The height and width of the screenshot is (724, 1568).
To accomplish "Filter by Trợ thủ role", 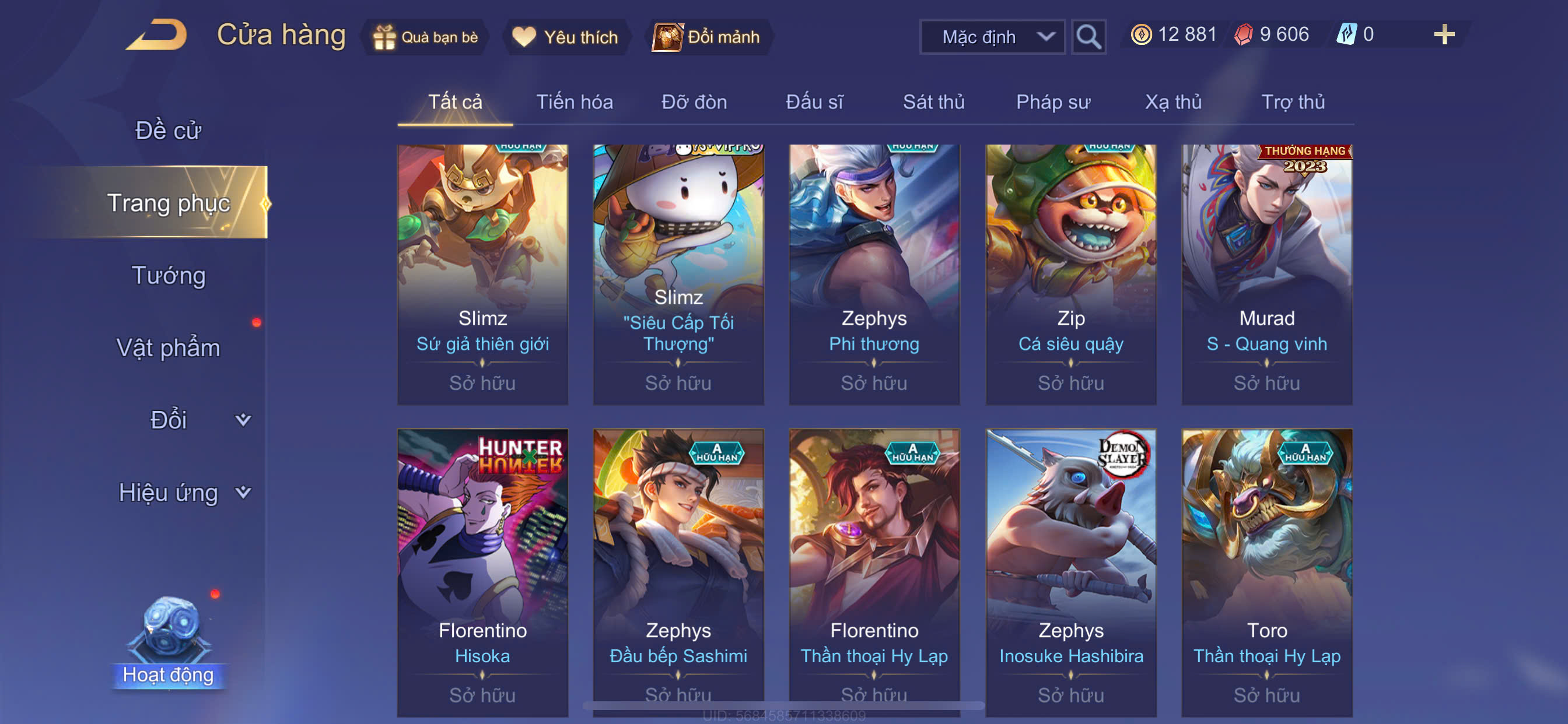I will [1292, 101].
